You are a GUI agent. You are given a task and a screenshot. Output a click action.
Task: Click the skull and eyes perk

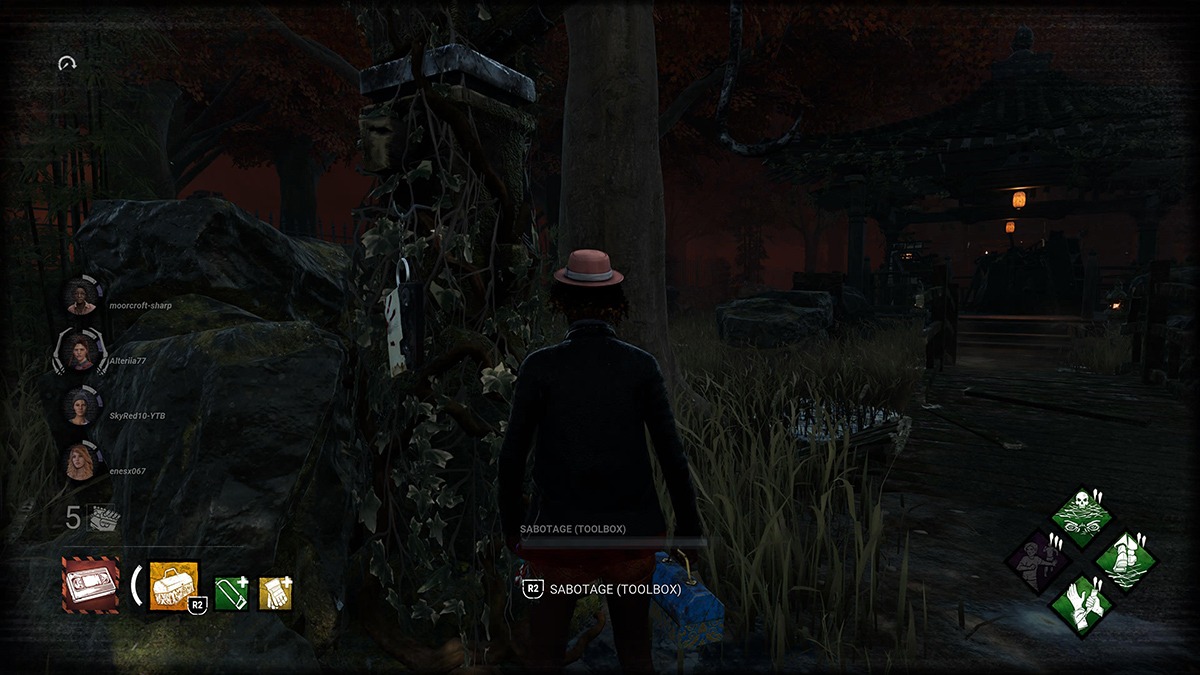pos(1082,516)
